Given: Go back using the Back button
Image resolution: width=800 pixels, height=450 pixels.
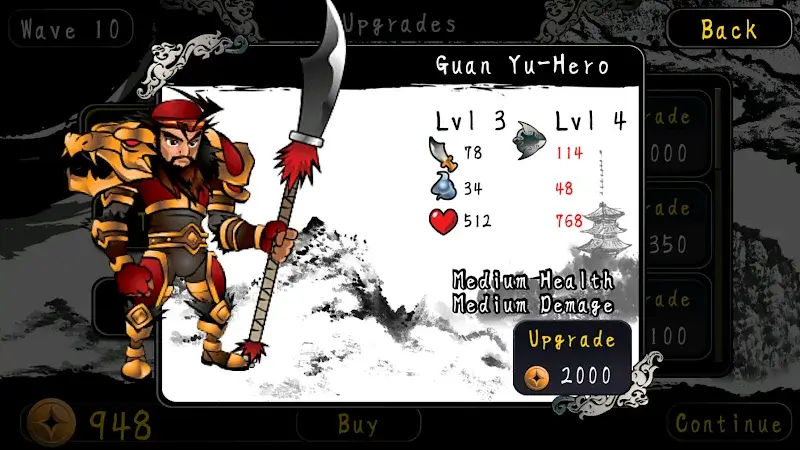Looking at the screenshot, I should tap(728, 29).
